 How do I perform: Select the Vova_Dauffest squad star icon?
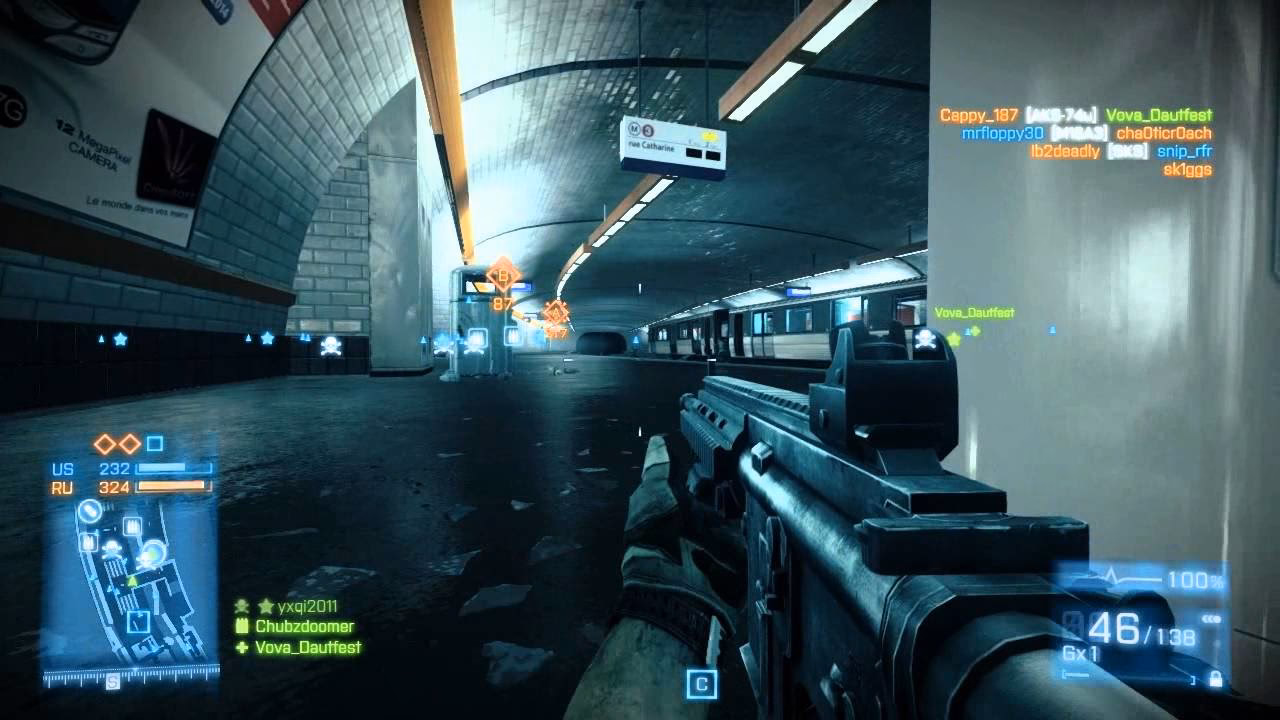953,339
